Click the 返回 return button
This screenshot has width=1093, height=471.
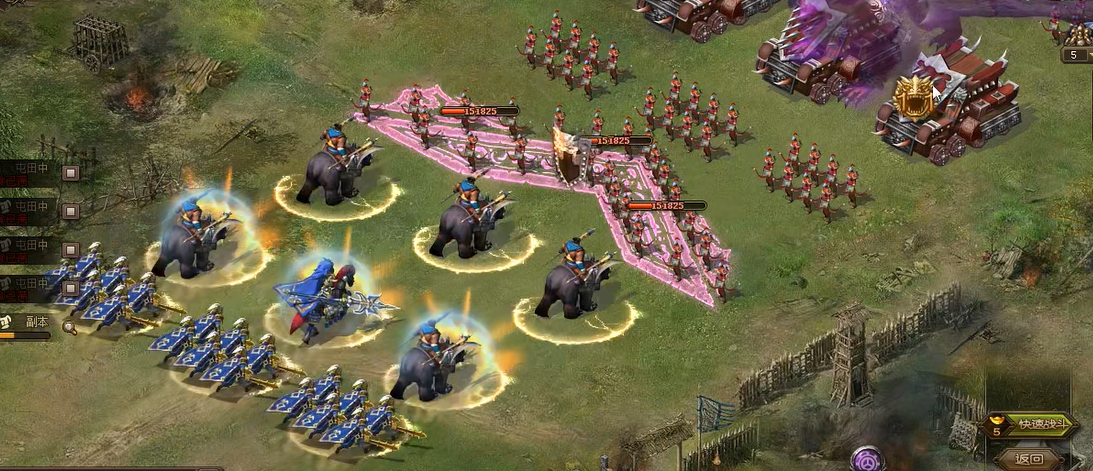[x=1029, y=459]
